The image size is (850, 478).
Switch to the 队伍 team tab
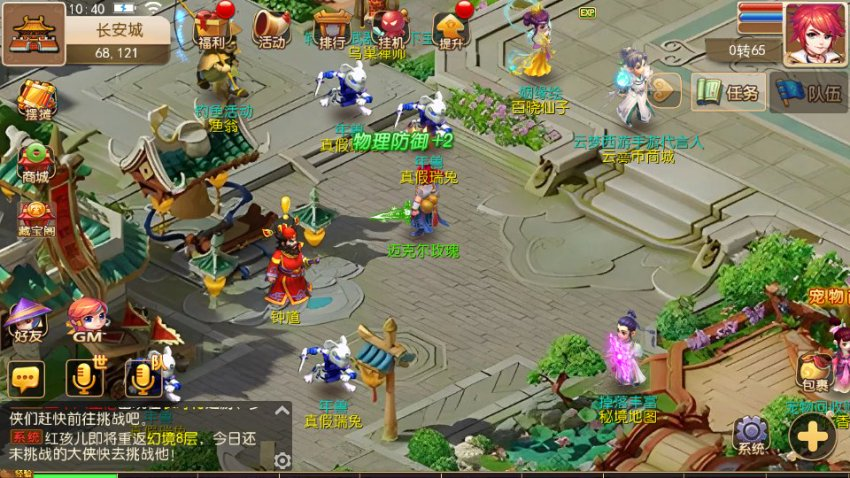(x=810, y=93)
